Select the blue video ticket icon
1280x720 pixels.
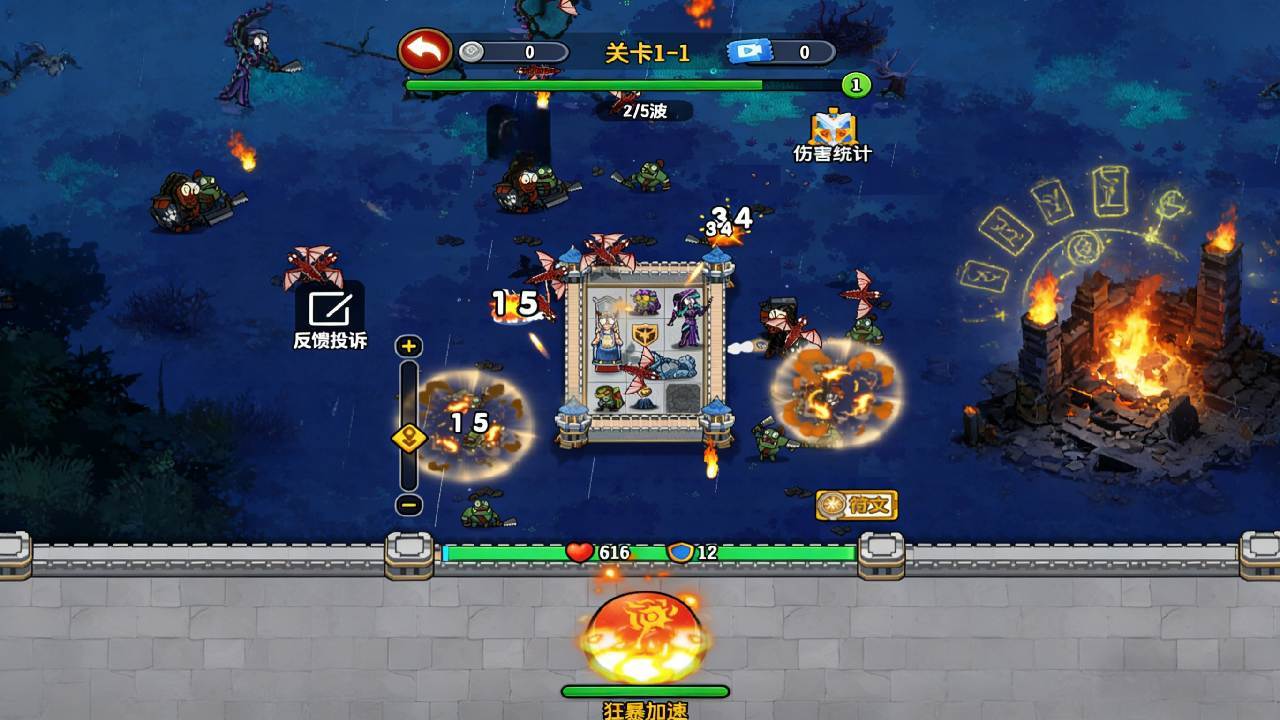(749, 52)
